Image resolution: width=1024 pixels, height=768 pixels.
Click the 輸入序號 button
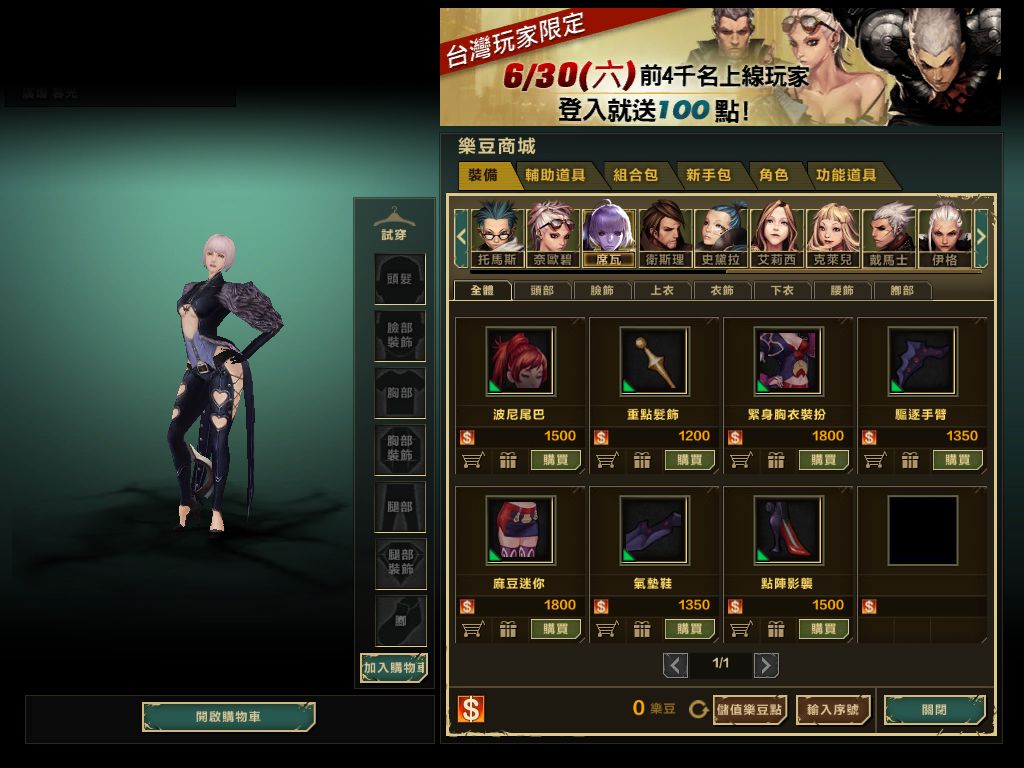[x=833, y=710]
